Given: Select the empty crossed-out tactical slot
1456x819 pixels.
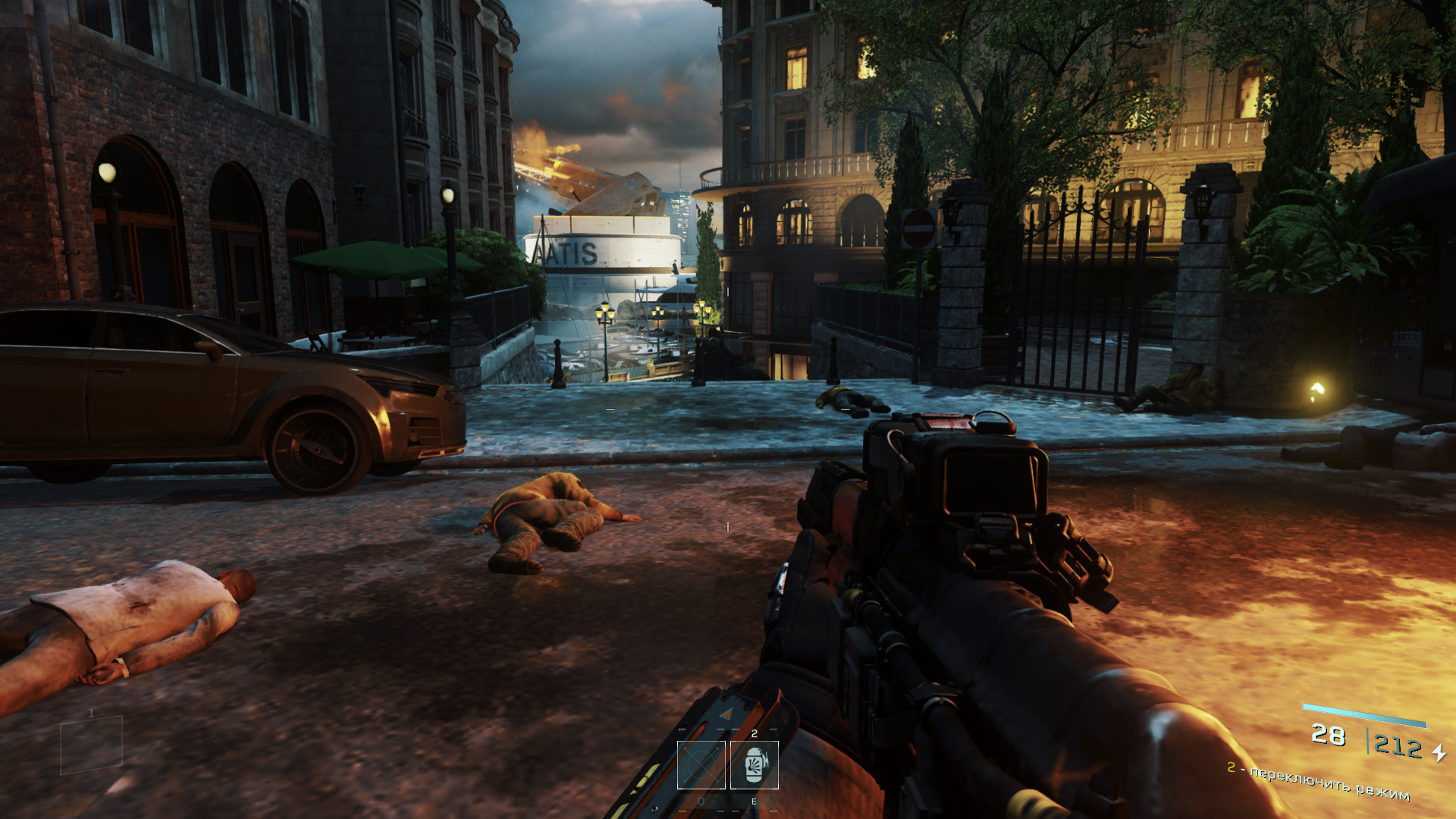Looking at the screenshot, I should pos(701,764).
